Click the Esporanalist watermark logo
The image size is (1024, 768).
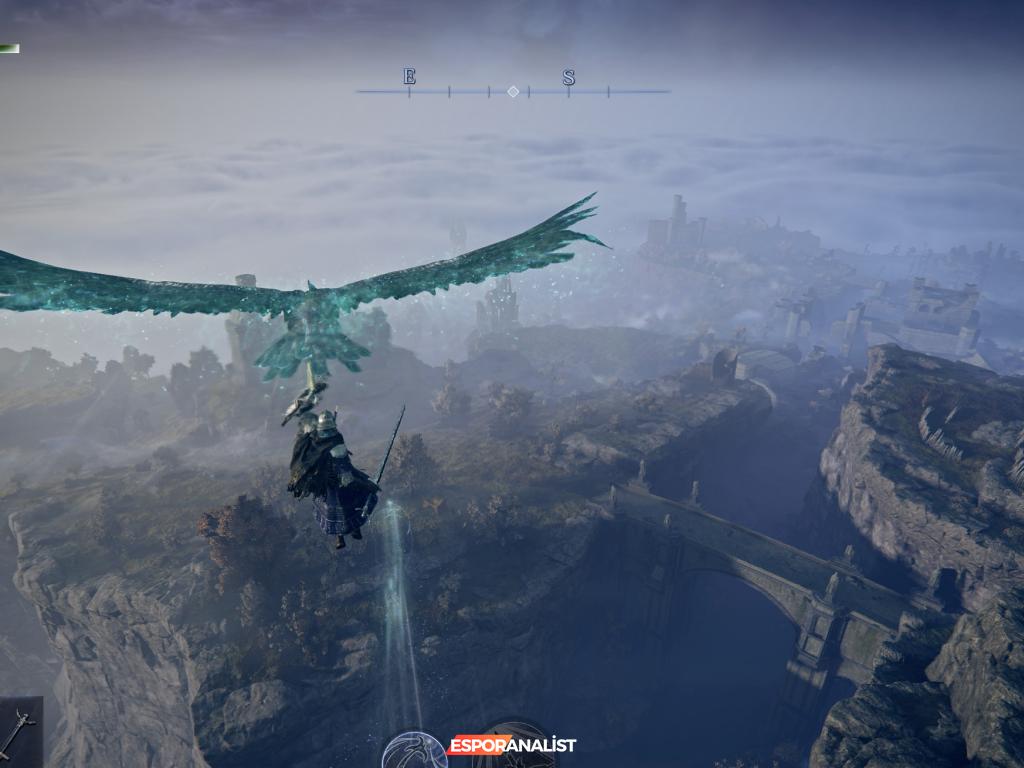tap(512, 745)
